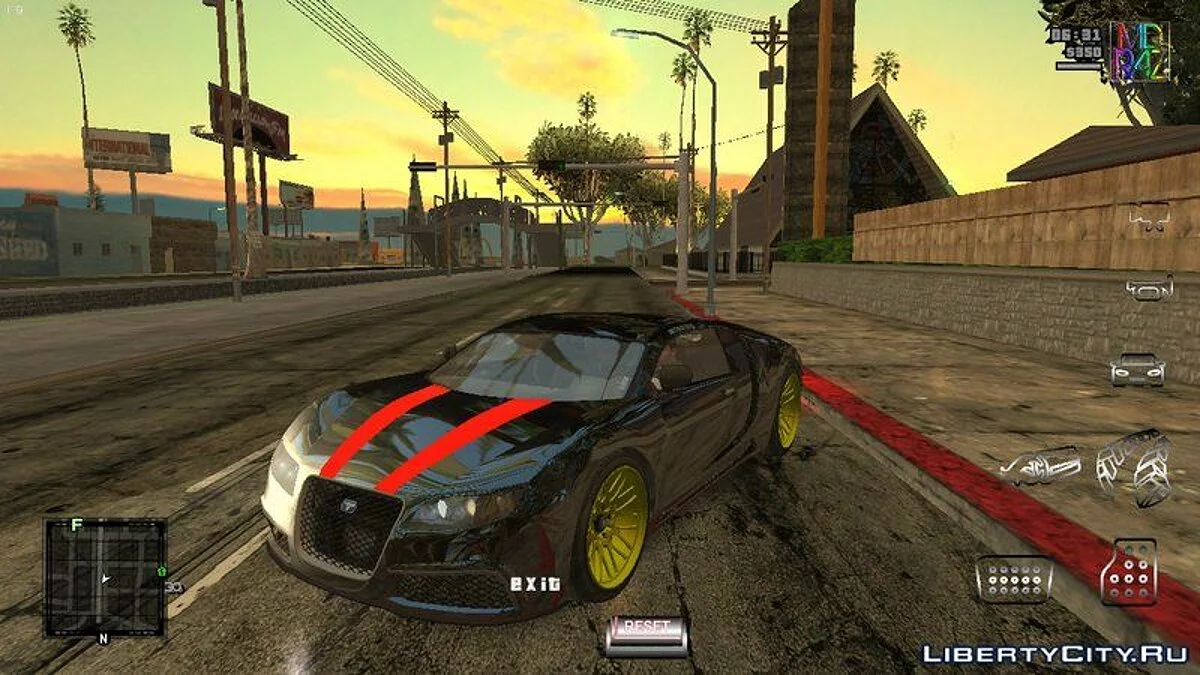The width and height of the screenshot is (1200, 675).
Task: Tap the chrome icon above the horn
Action: 1149,216
